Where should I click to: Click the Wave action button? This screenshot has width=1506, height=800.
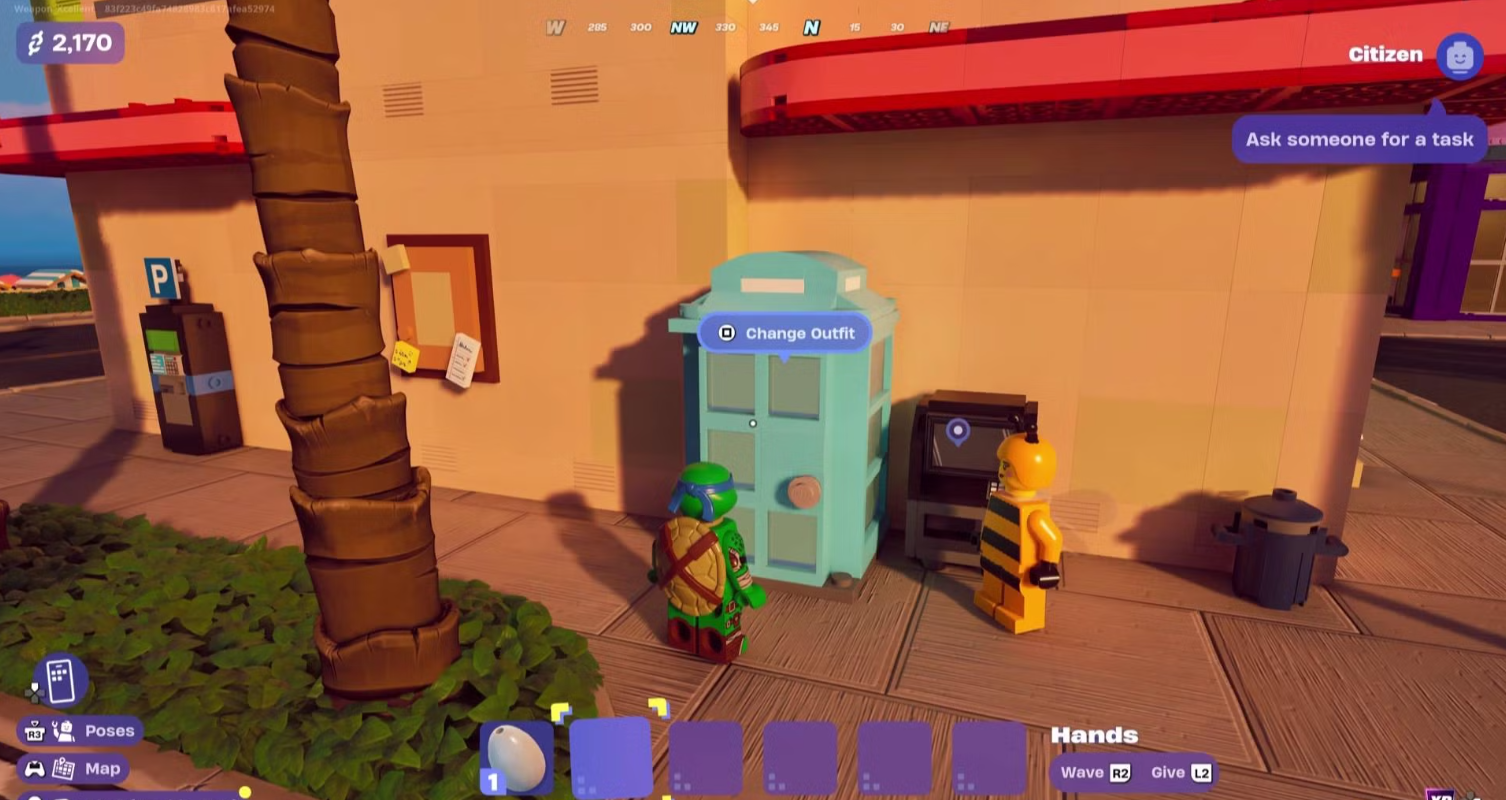click(1082, 772)
